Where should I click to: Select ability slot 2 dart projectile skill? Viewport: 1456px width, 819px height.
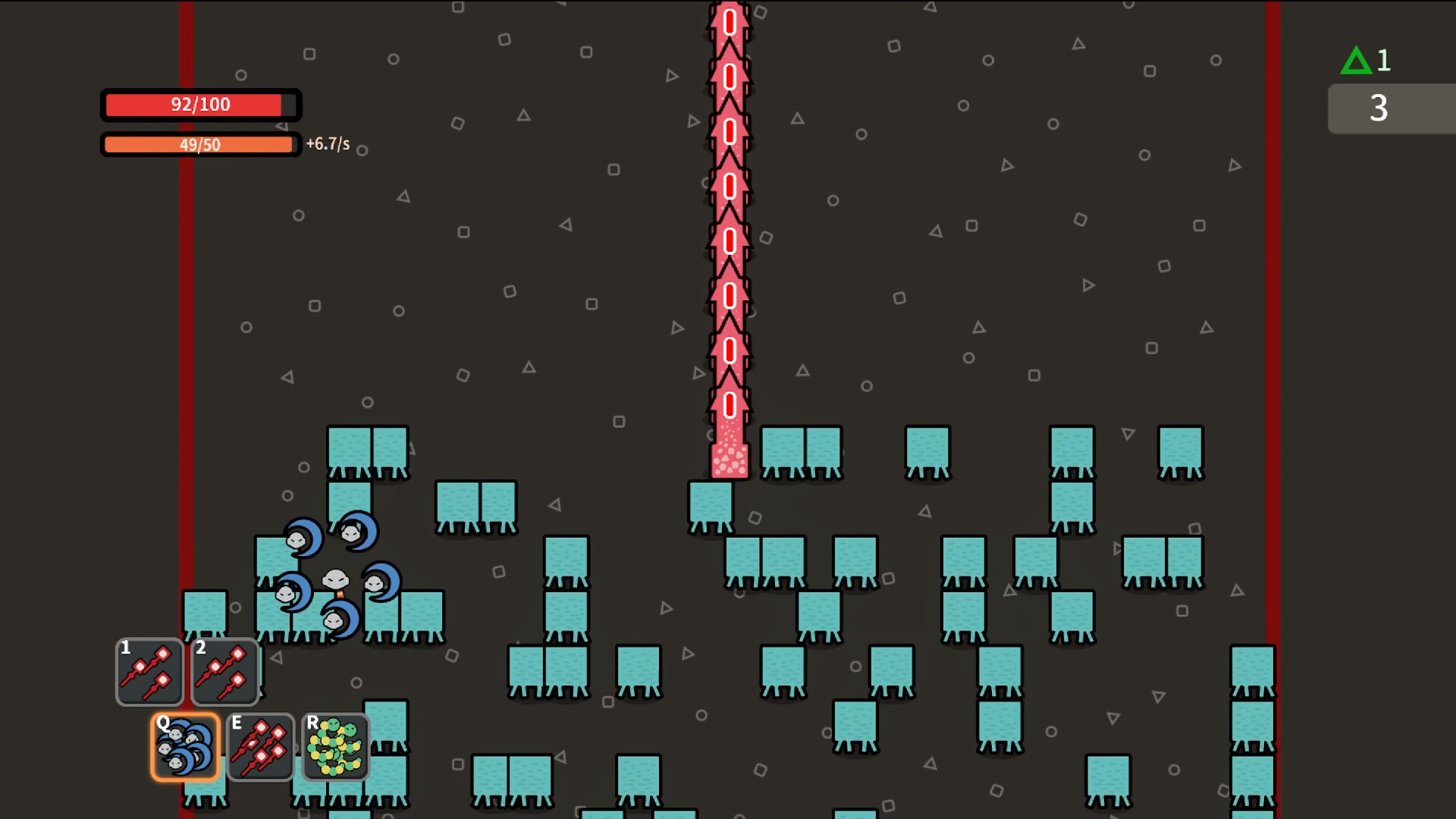tap(225, 673)
